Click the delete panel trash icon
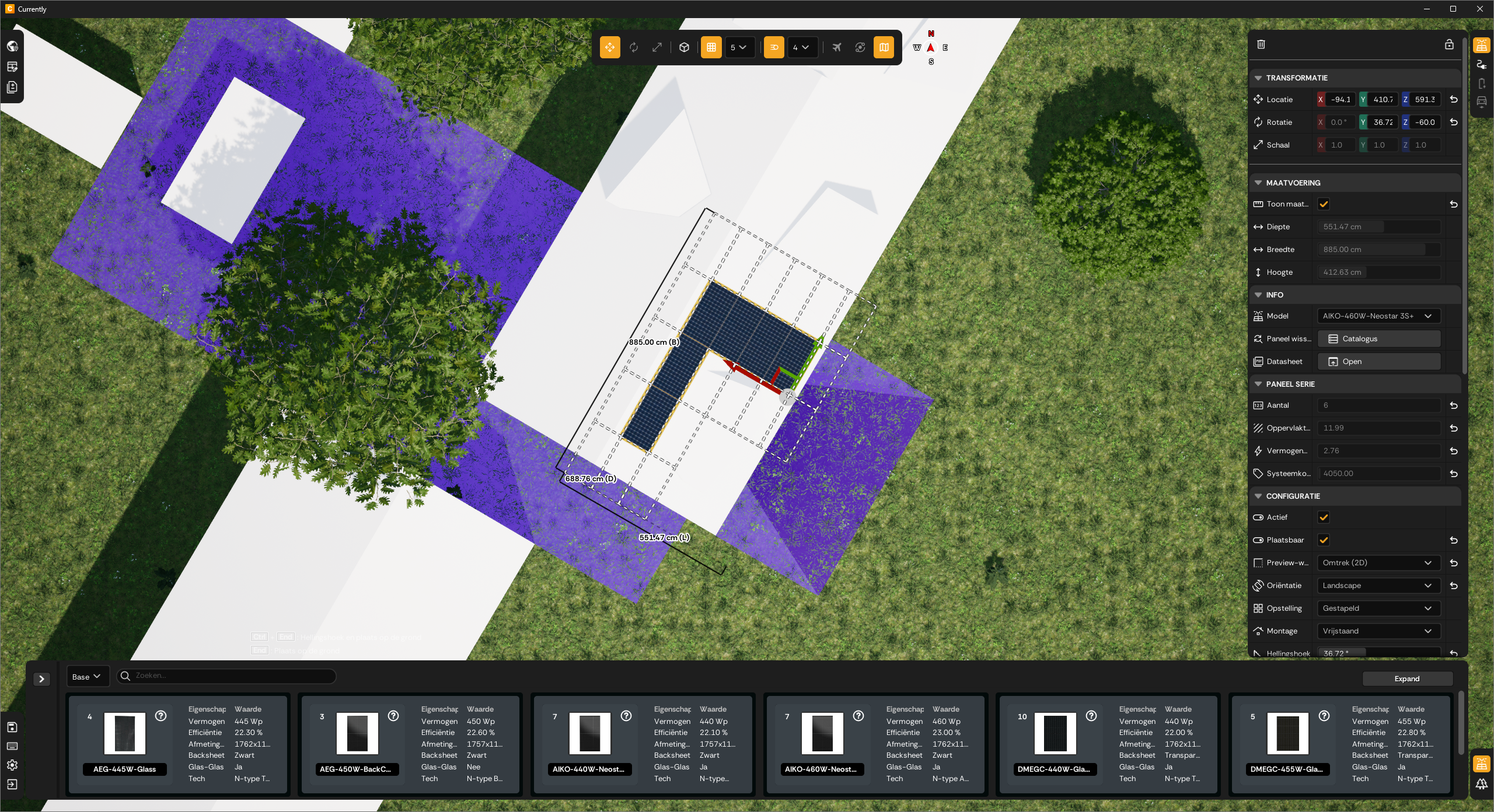This screenshot has width=1494, height=812. click(1261, 44)
